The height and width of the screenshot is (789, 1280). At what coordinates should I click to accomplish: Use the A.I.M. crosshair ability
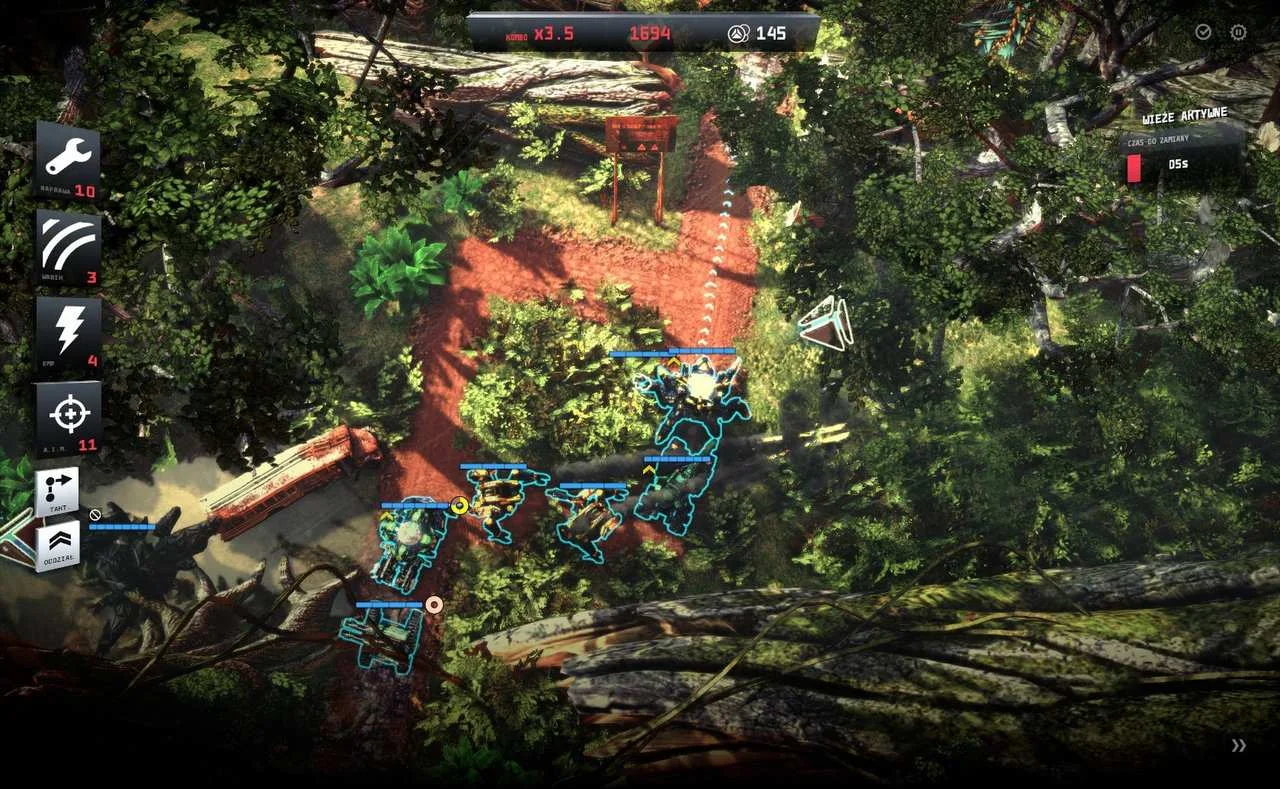pyautogui.click(x=68, y=416)
